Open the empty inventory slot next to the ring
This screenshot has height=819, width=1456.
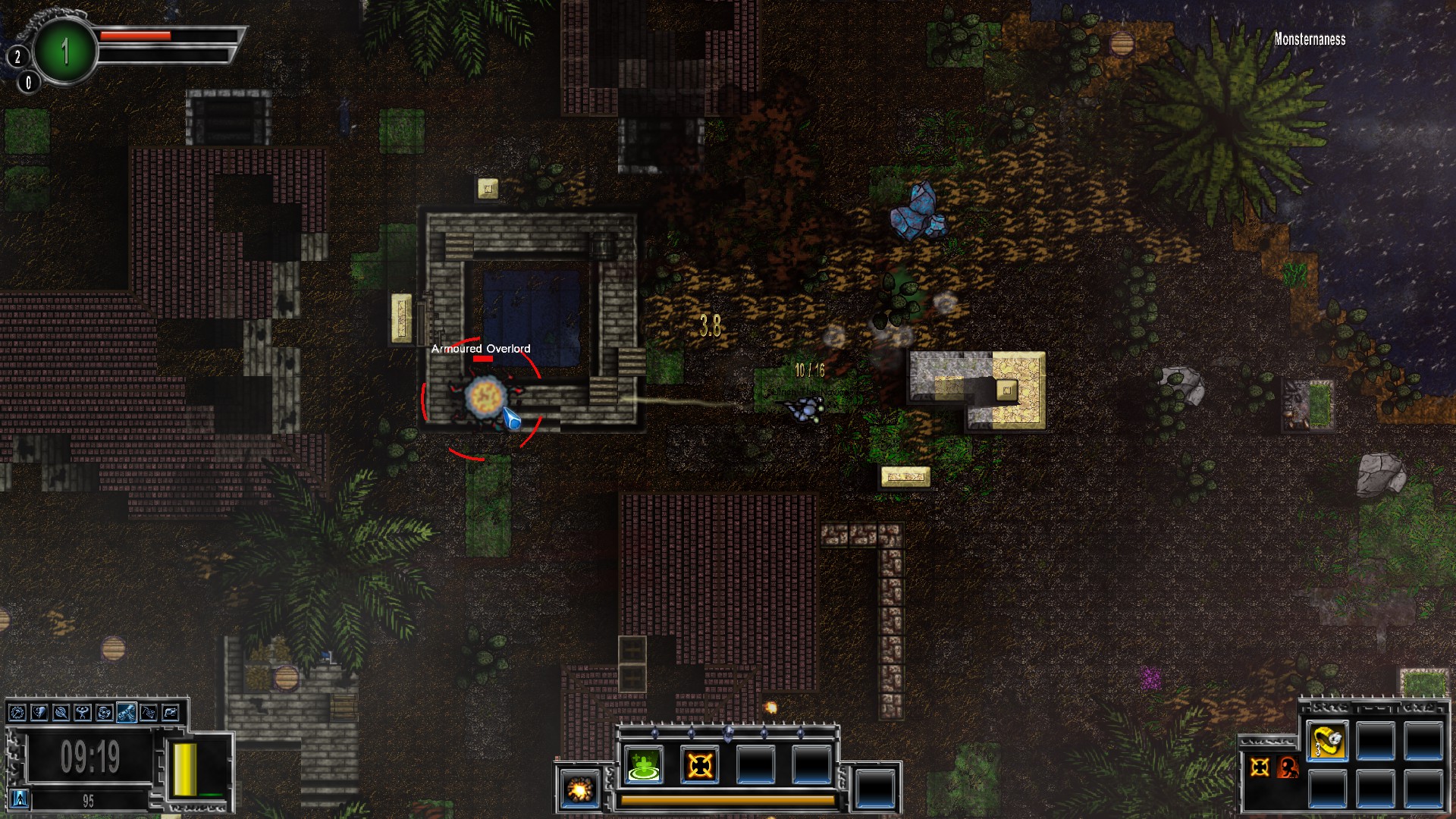(1377, 741)
